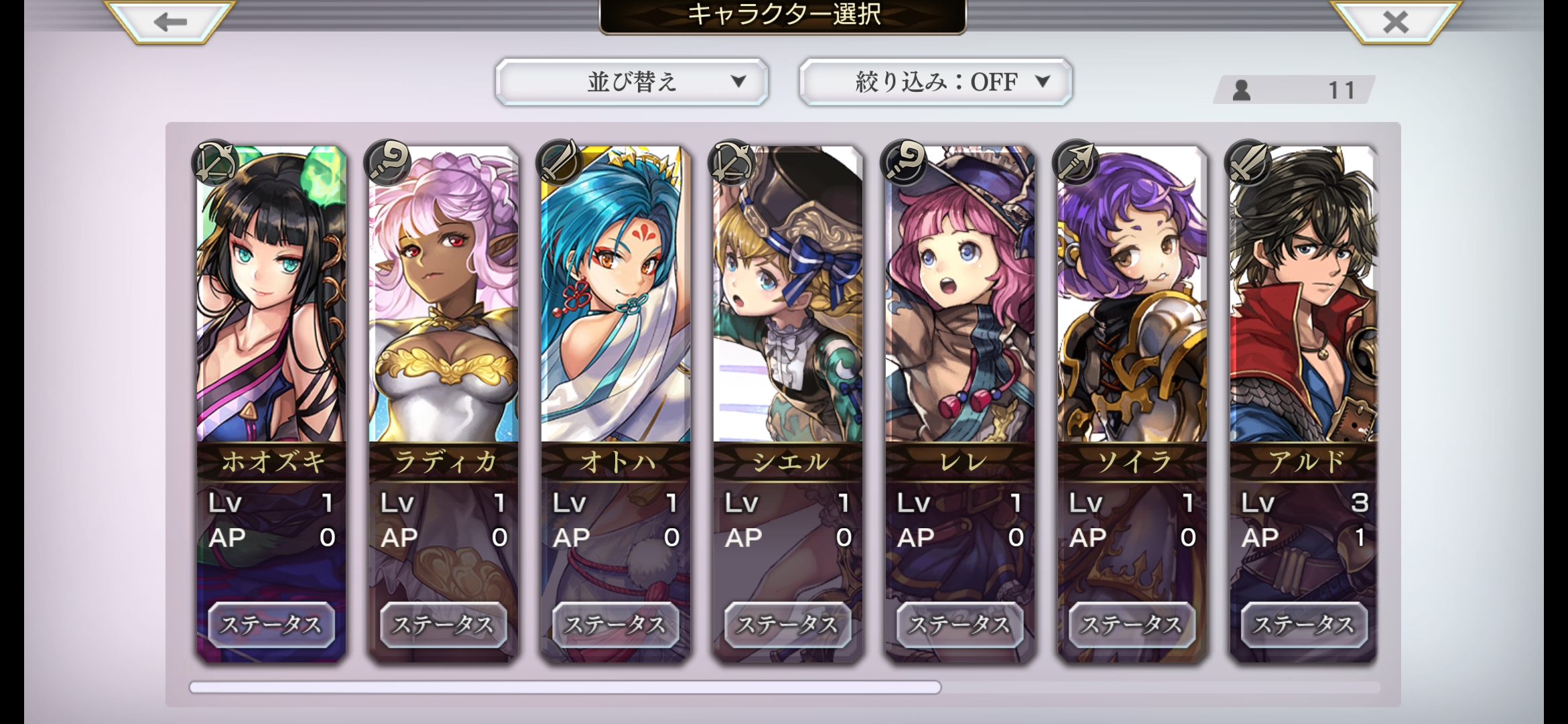The width and height of the screenshot is (1568, 724).
Task: Open the 絞り込み filter dropdown
Action: (935, 82)
